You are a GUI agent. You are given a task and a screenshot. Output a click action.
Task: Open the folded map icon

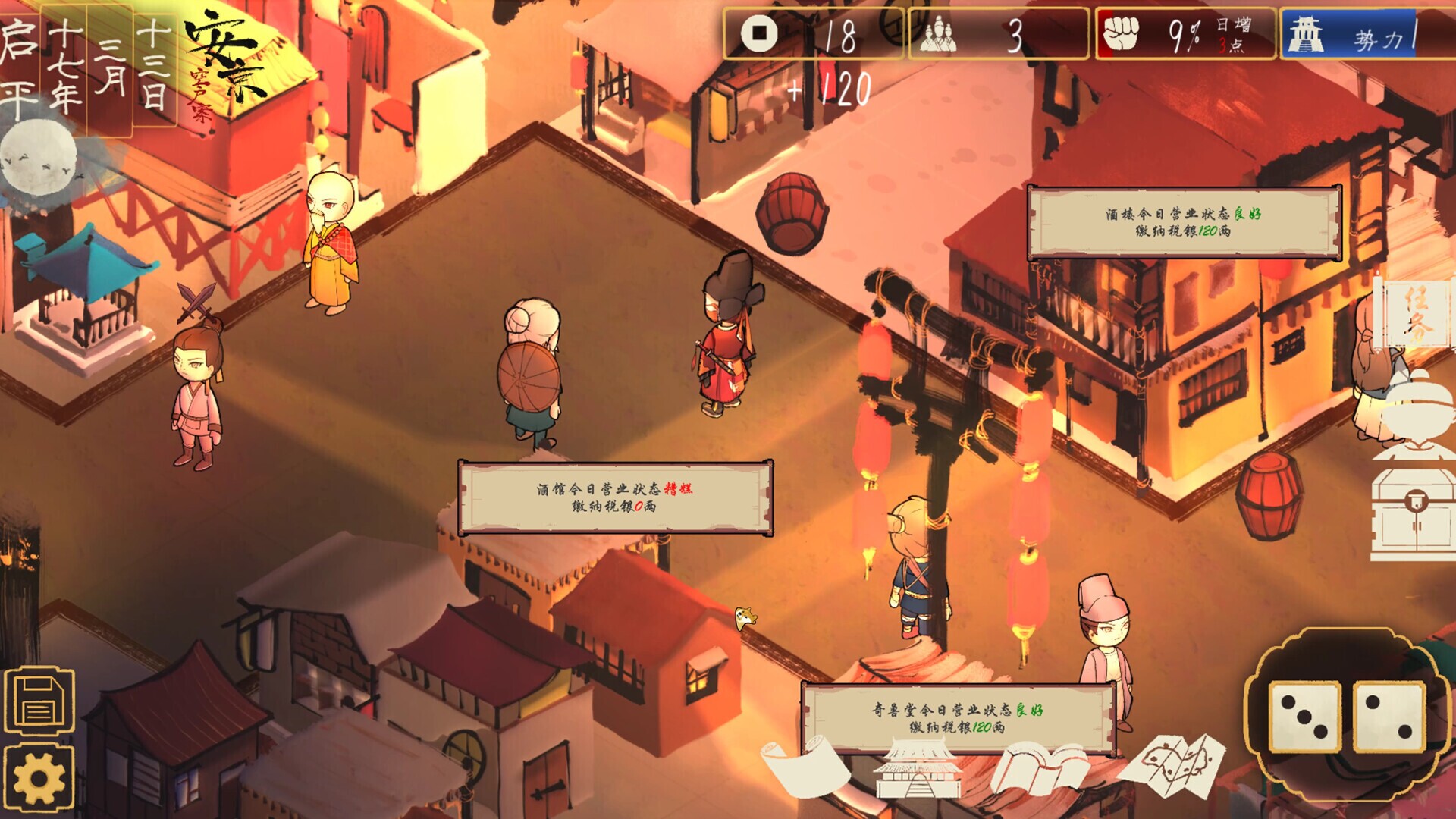[x=1172, y=764]
